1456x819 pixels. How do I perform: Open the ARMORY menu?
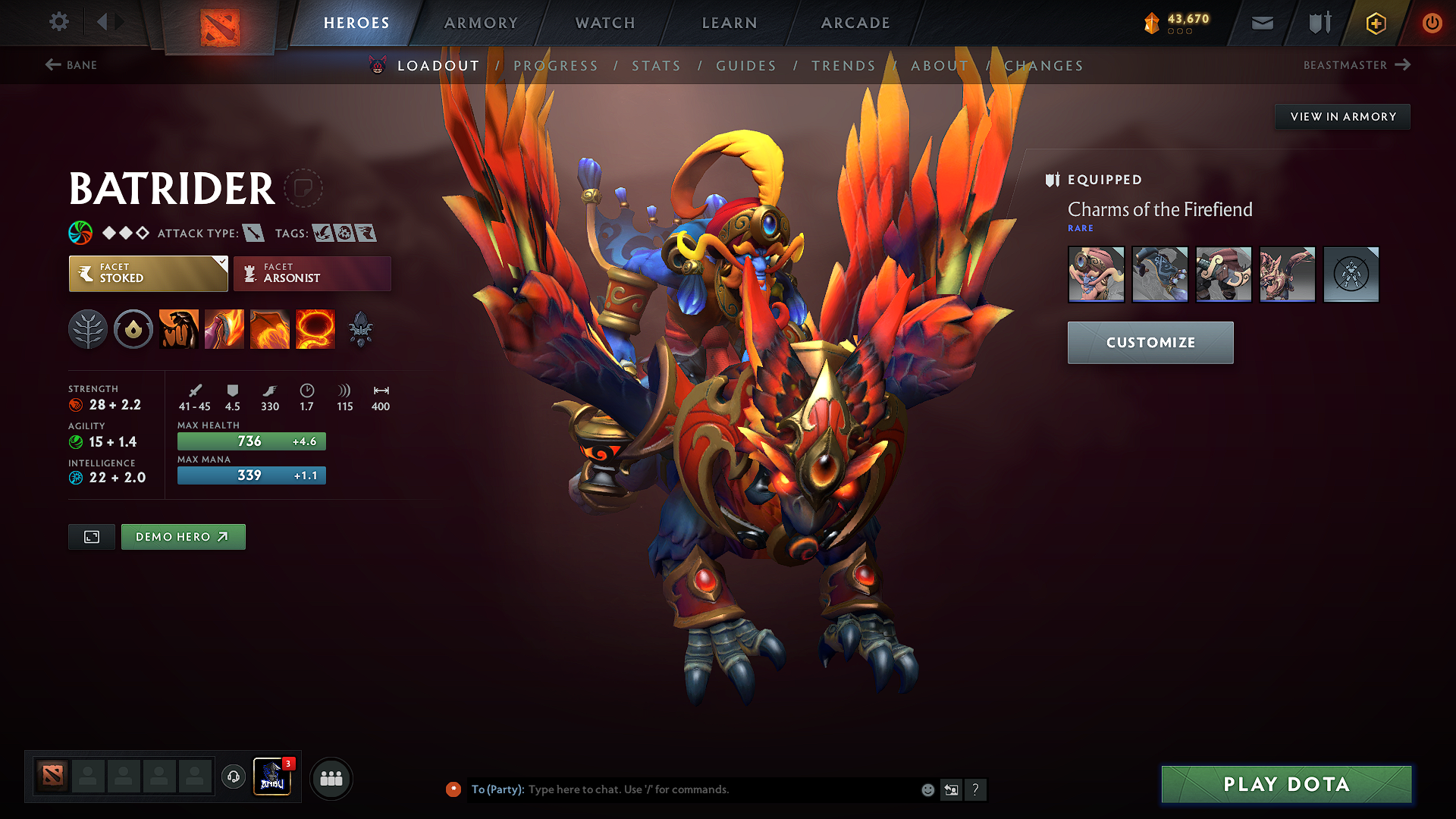481,23
